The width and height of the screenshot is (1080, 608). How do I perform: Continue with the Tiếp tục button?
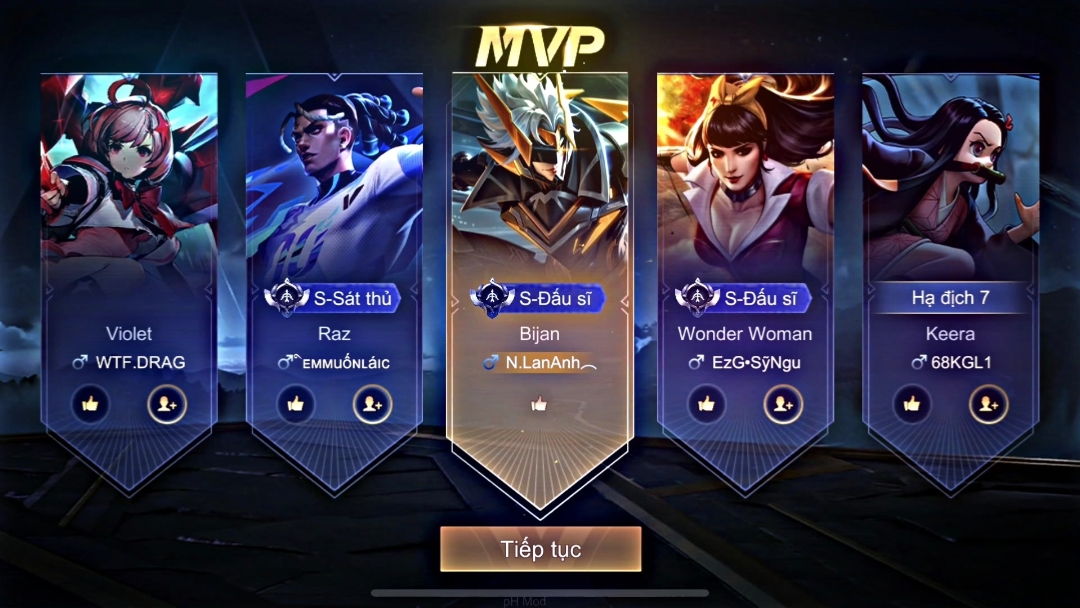click(540, 549)
